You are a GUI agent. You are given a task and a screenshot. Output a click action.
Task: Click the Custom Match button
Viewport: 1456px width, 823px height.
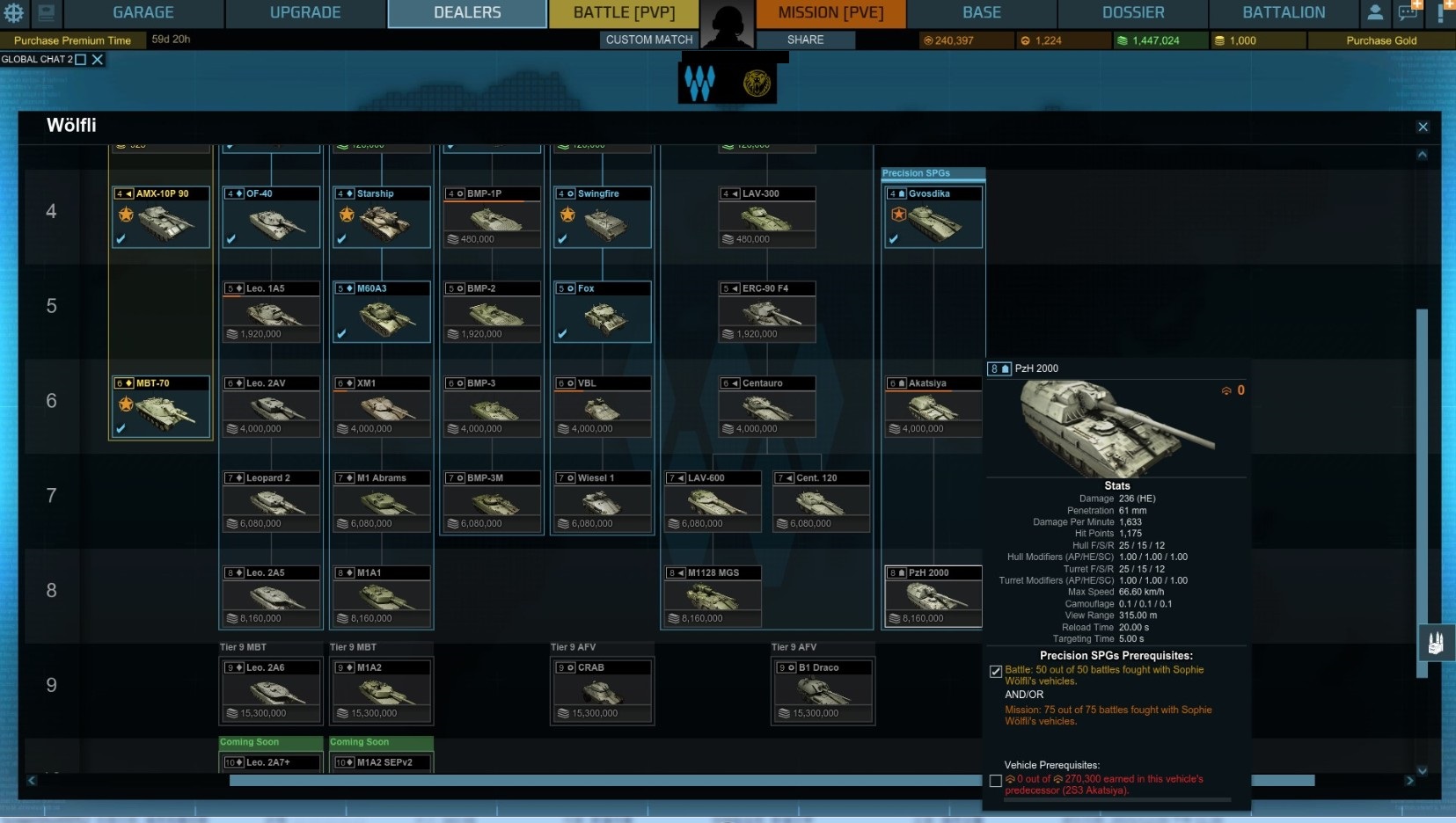click(649, 40)
